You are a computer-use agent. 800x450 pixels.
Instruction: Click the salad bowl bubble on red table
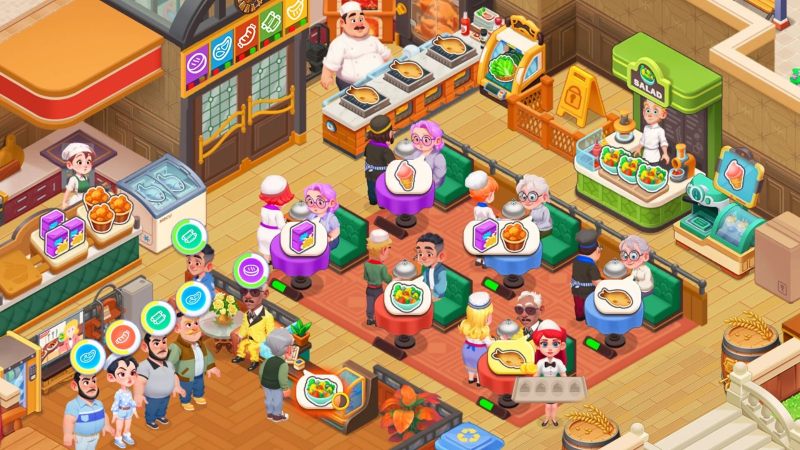[409, 296]
